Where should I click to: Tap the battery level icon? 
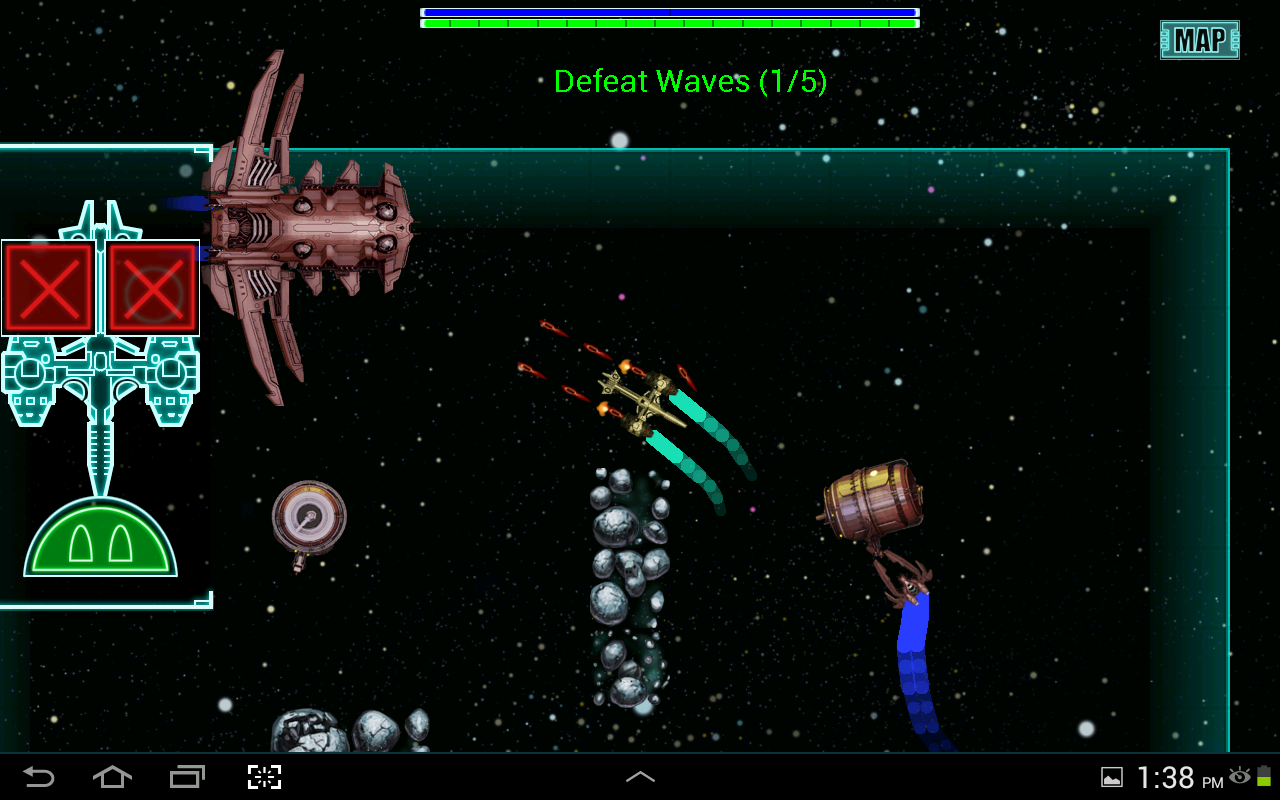(x=1266, y=777)
